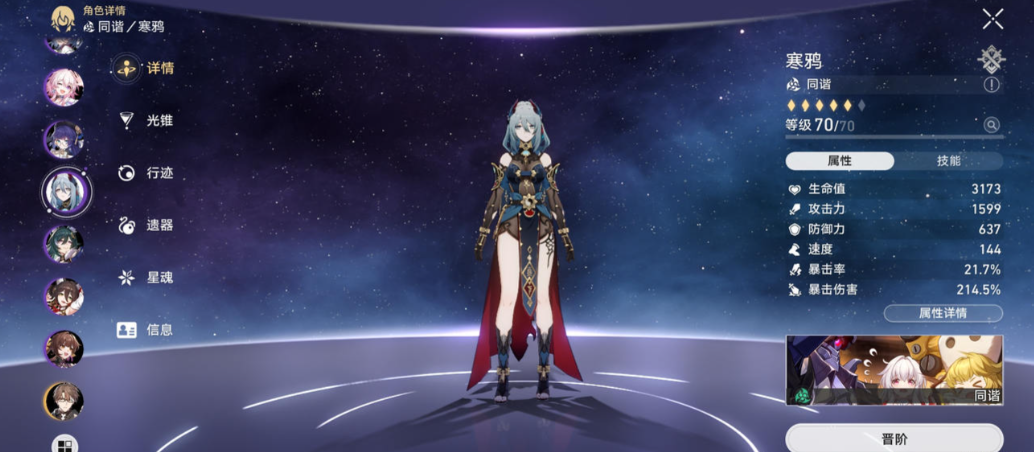Switch to the 技能 skills tab
Viewport: 1034px width, 452px height.
tap(948, 160)
